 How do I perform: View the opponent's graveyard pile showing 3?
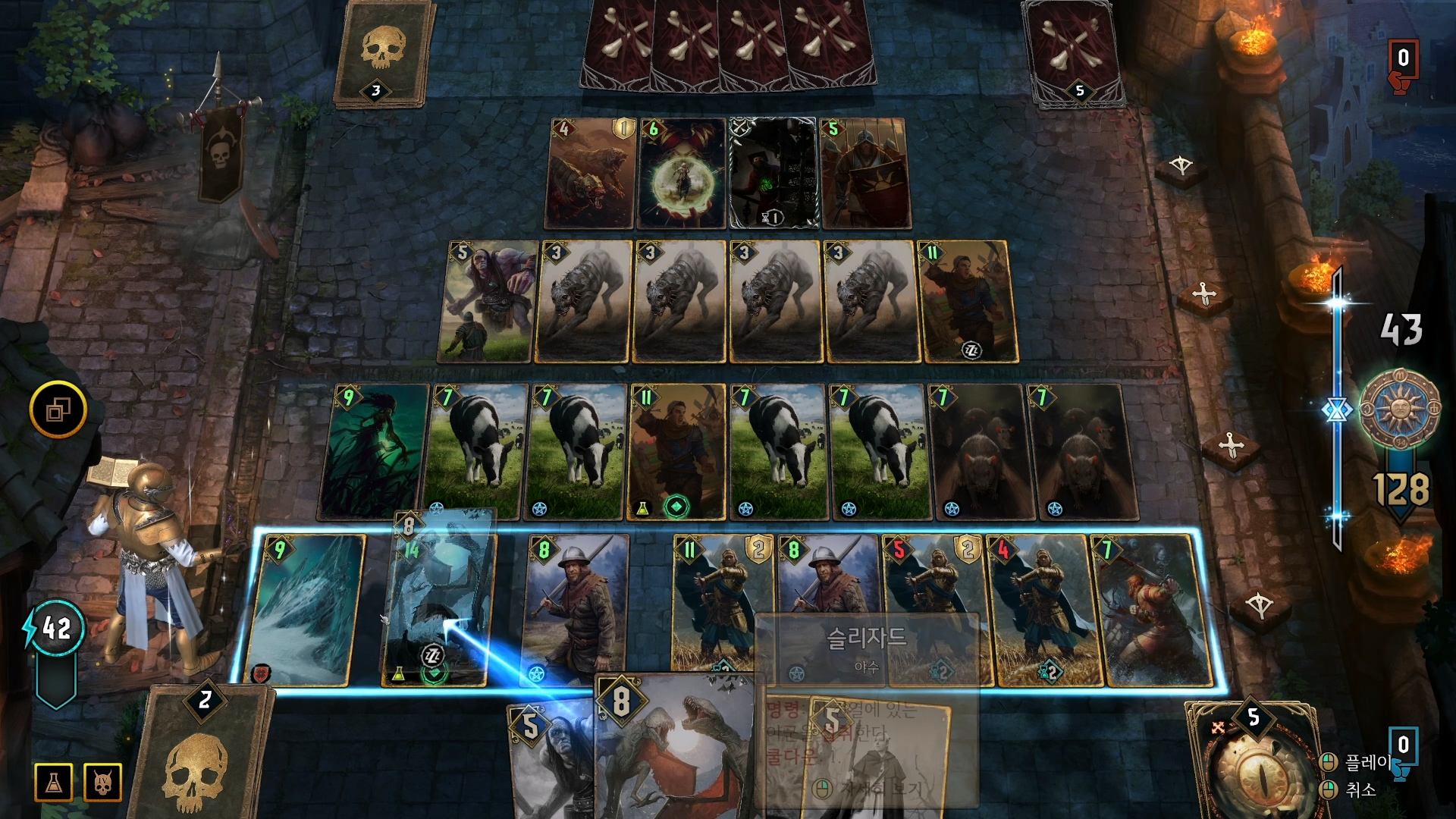[379, 55]
